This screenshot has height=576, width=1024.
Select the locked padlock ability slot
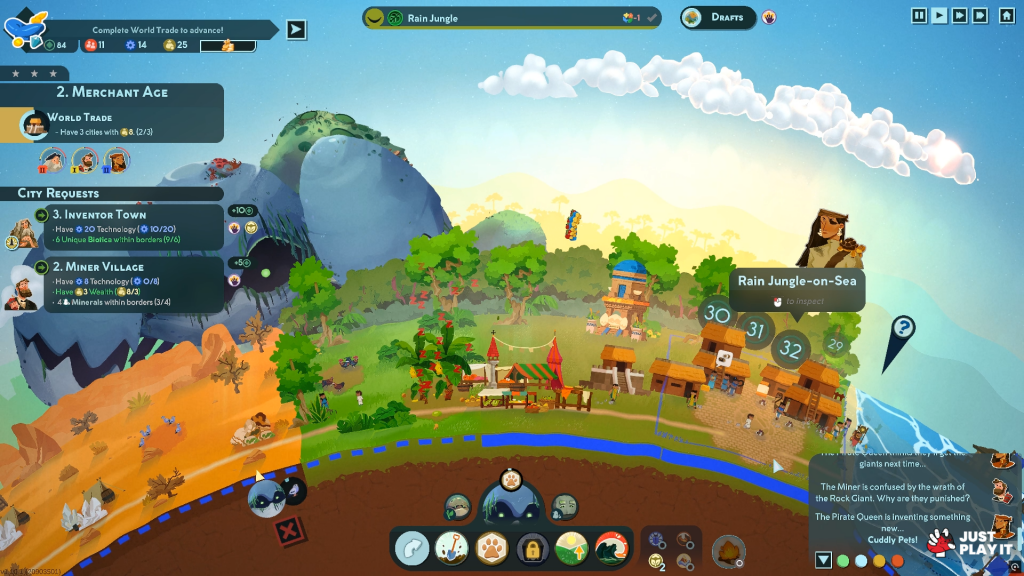pyautogui.click(x=531, y=548)
